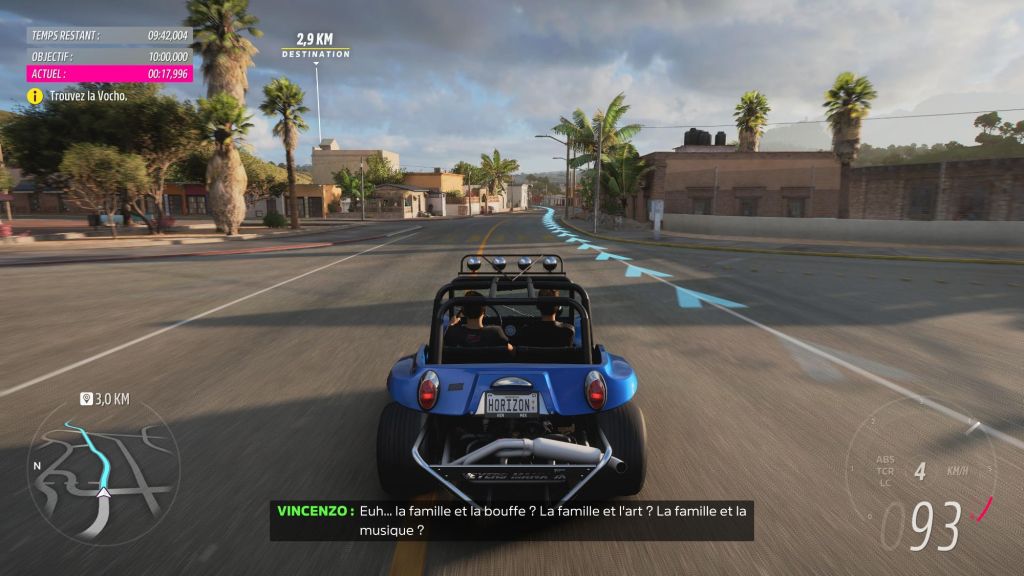Click the 3,0 KM waypoint distance label
Viewport: 1024px width, 576px height.
(x=106, y=399)
